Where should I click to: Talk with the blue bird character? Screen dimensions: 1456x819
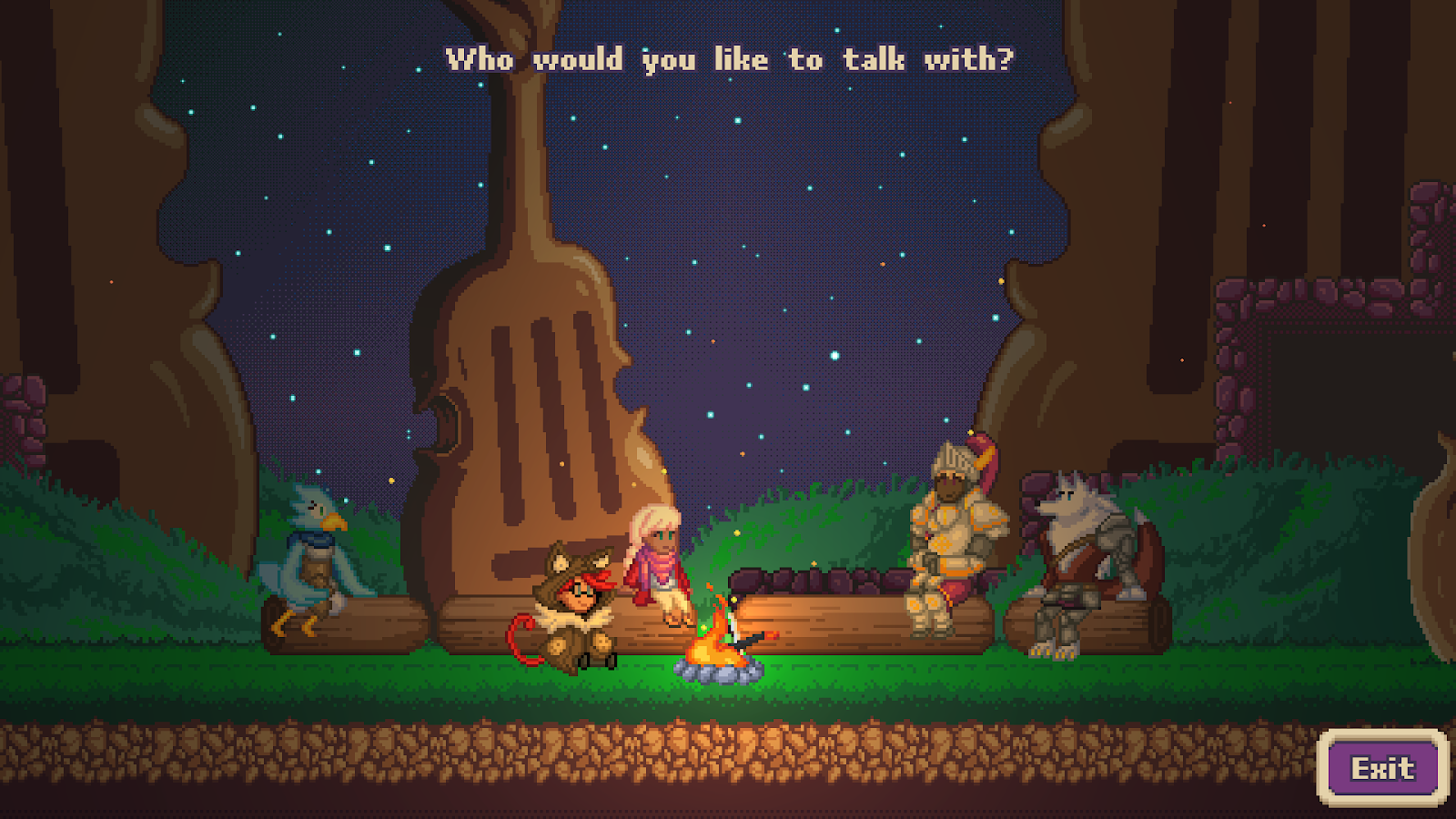coord(311,560)
